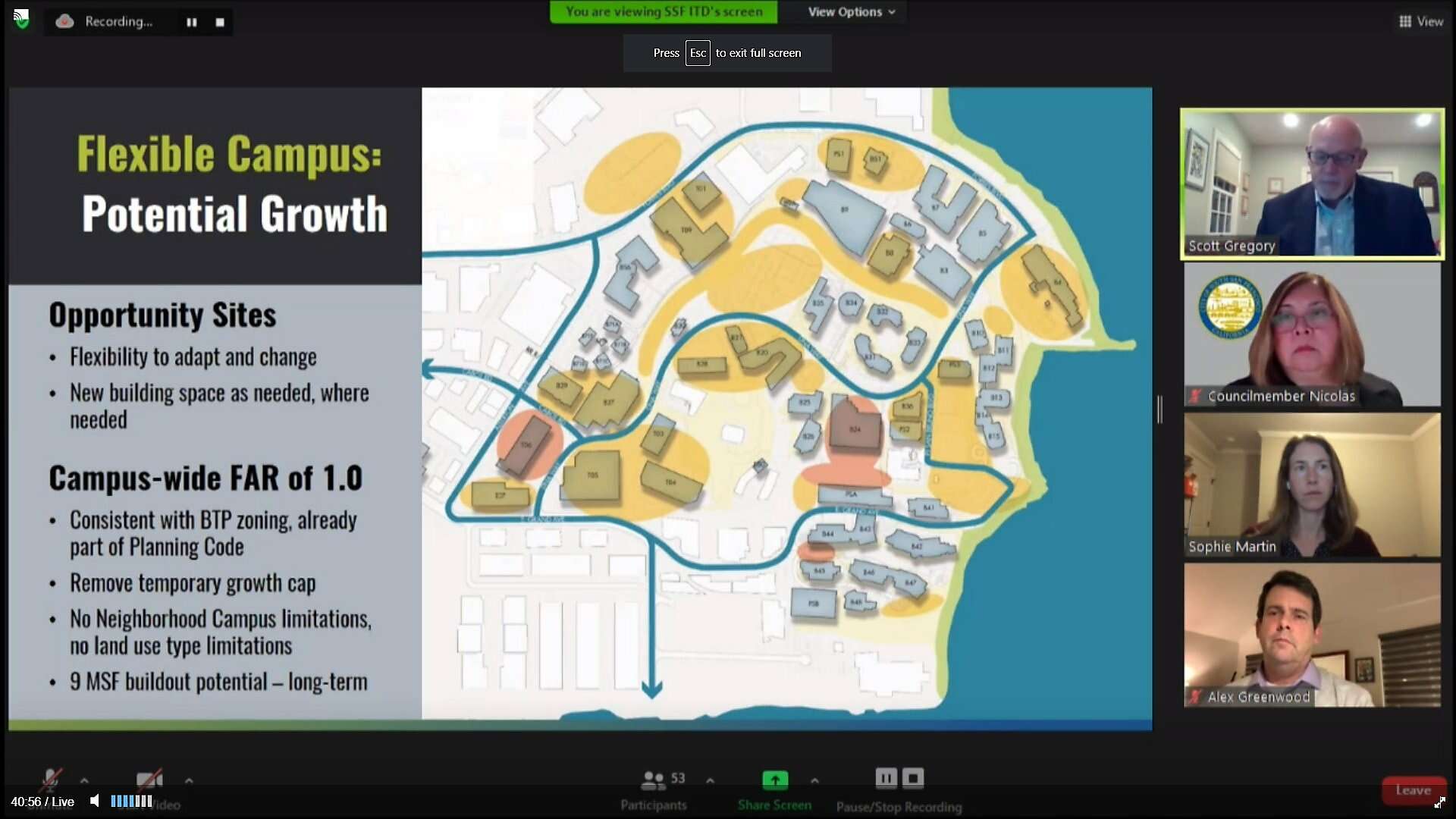Open the green shield encryption icon
The width and height of the screenshot is (1456, 819).
pos(21,19)
